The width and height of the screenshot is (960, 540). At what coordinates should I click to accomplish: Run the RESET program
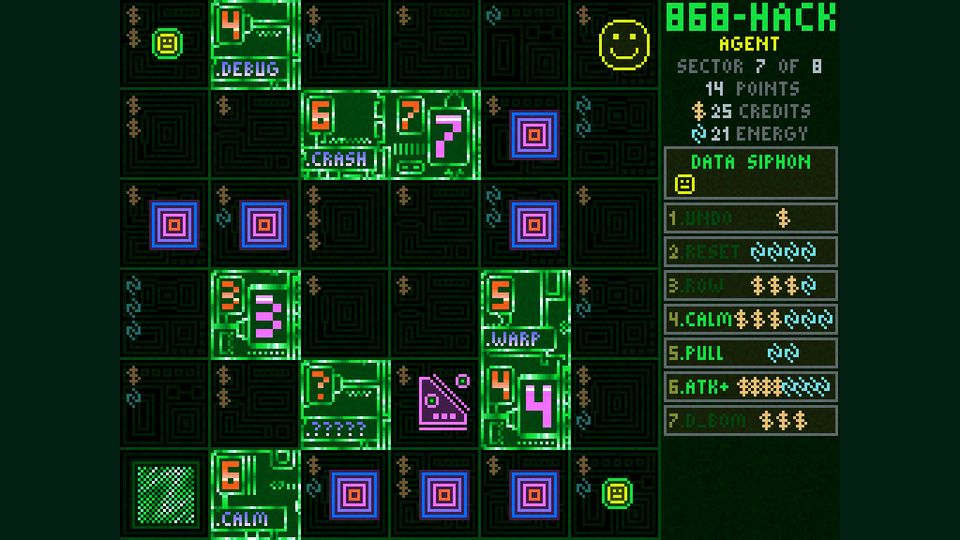tap(750, 252)
